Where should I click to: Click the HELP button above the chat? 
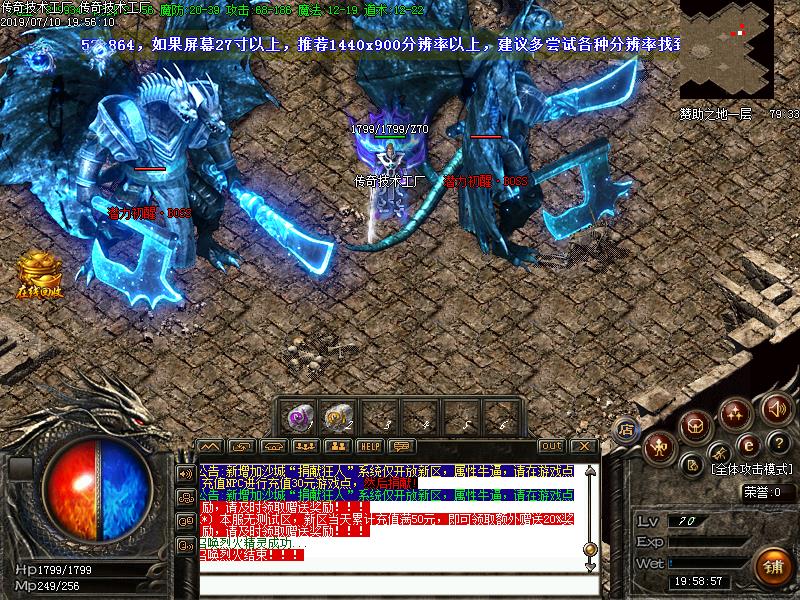pos(370,446)
